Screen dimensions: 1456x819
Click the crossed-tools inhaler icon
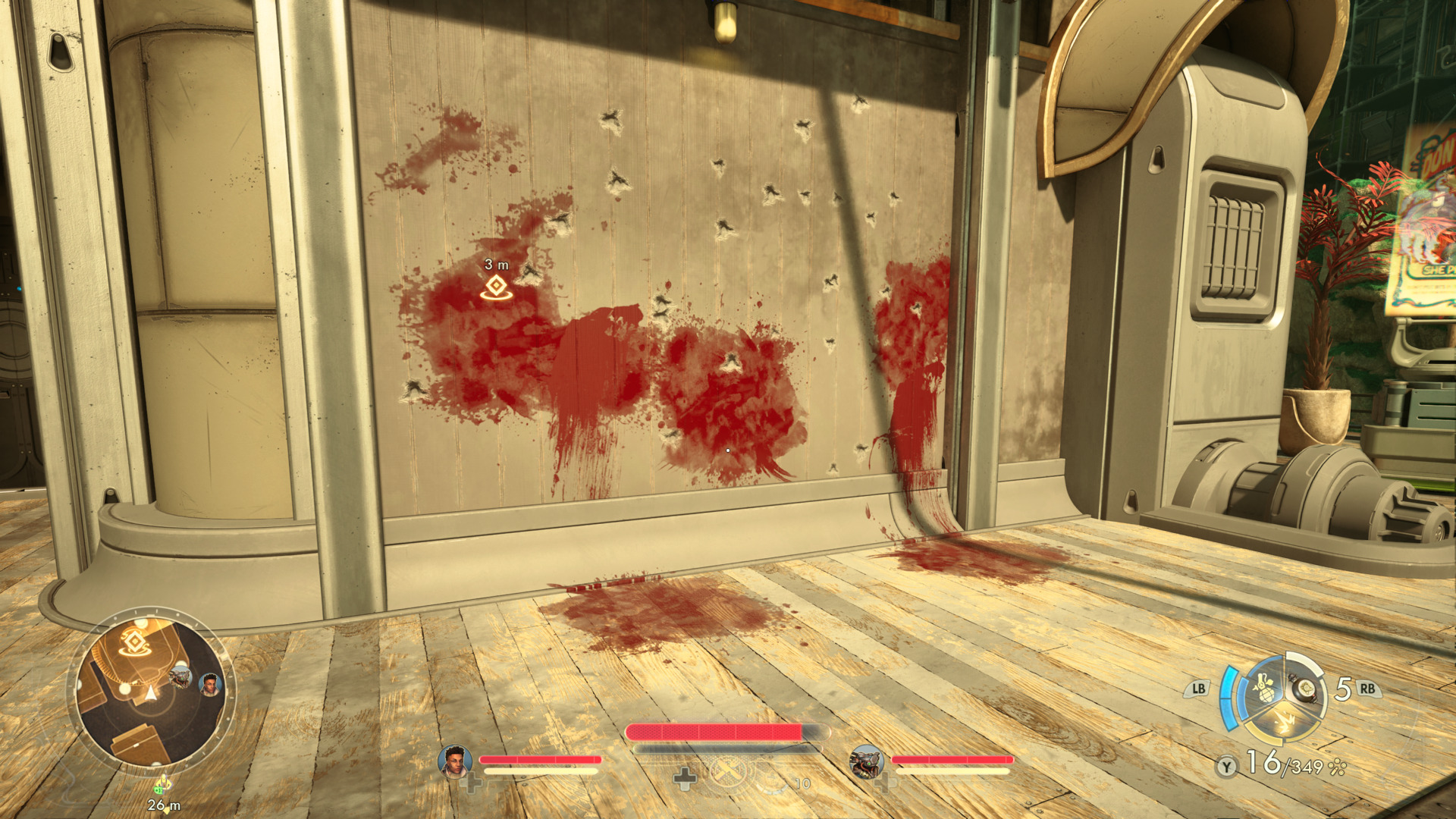727,773
